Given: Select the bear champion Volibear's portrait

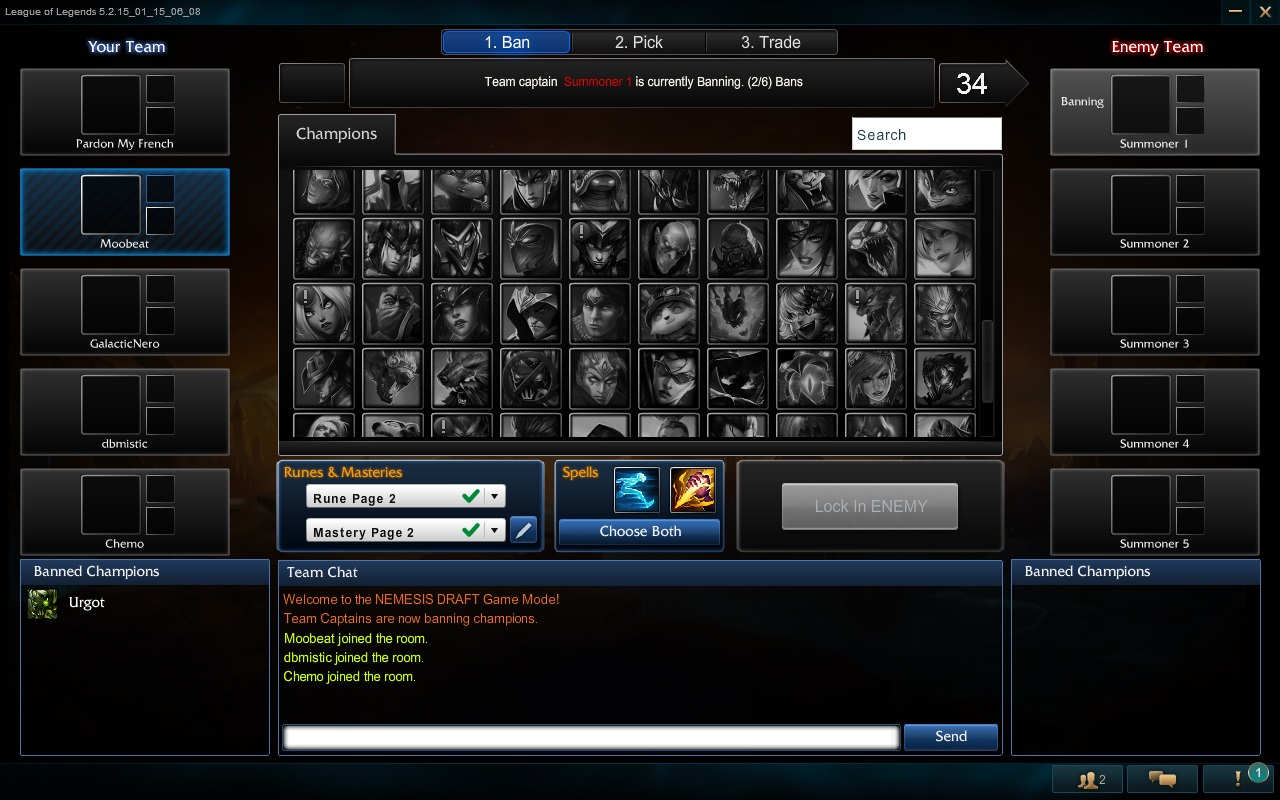Looking at the screenshot, I should click(462, 378).
